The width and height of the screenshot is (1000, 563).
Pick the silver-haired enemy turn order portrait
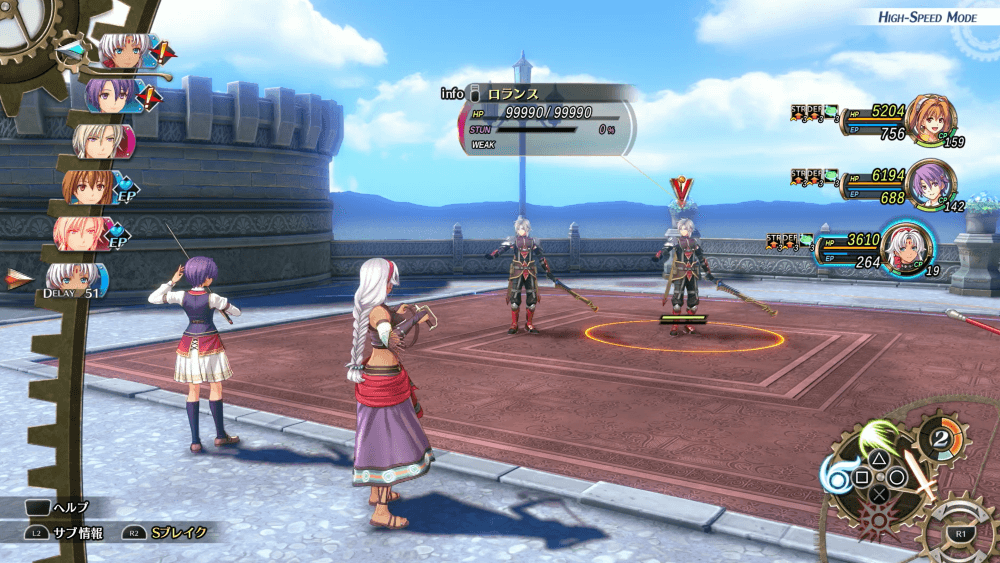101,142
